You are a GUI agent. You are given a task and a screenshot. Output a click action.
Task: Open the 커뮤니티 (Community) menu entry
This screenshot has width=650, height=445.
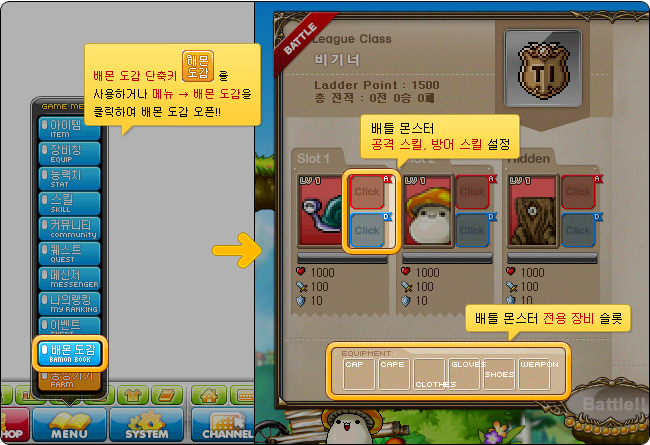click(72, 227)
